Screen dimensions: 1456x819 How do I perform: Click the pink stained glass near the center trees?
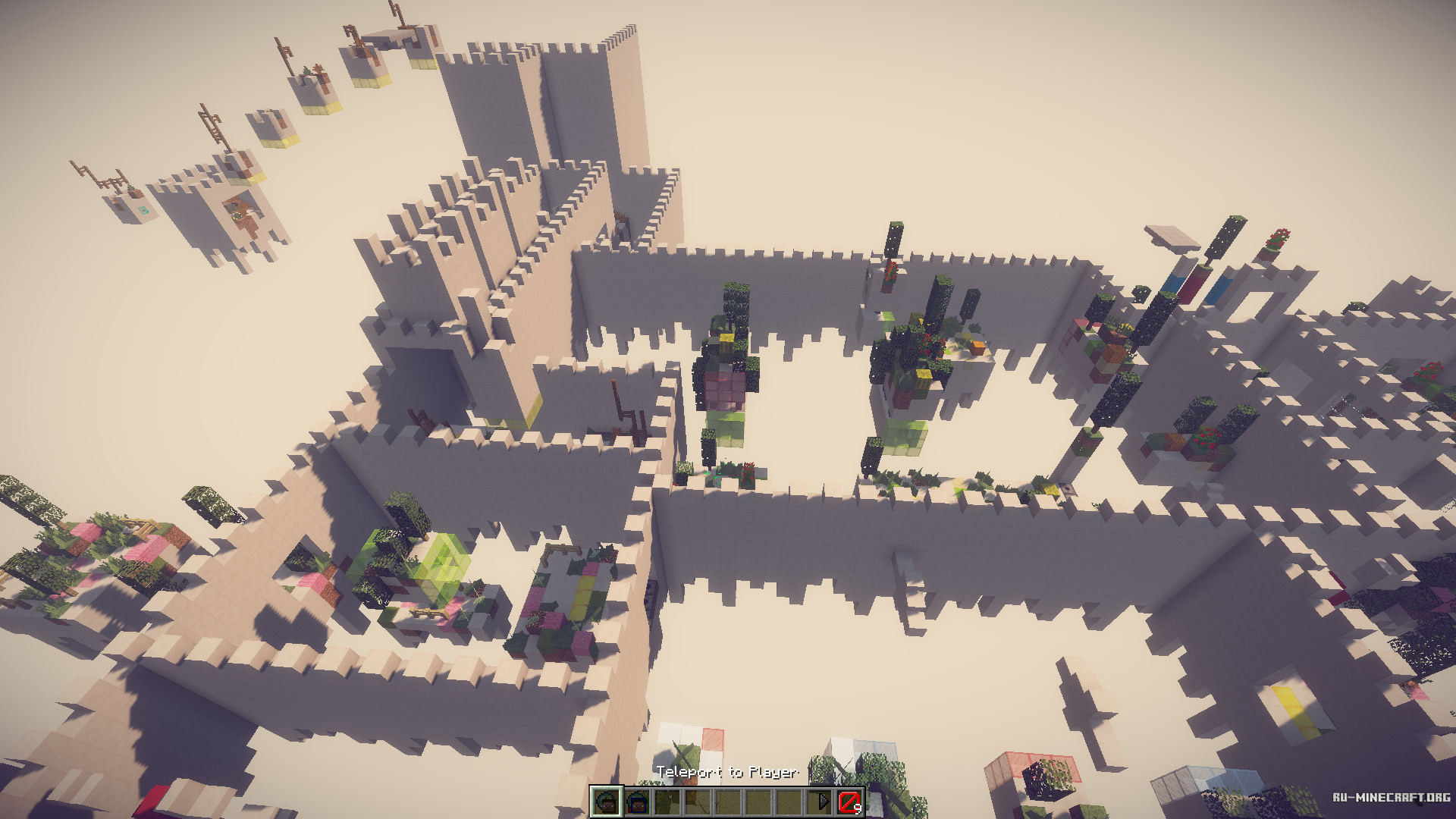pyautogui.click(x=726, y=388)
